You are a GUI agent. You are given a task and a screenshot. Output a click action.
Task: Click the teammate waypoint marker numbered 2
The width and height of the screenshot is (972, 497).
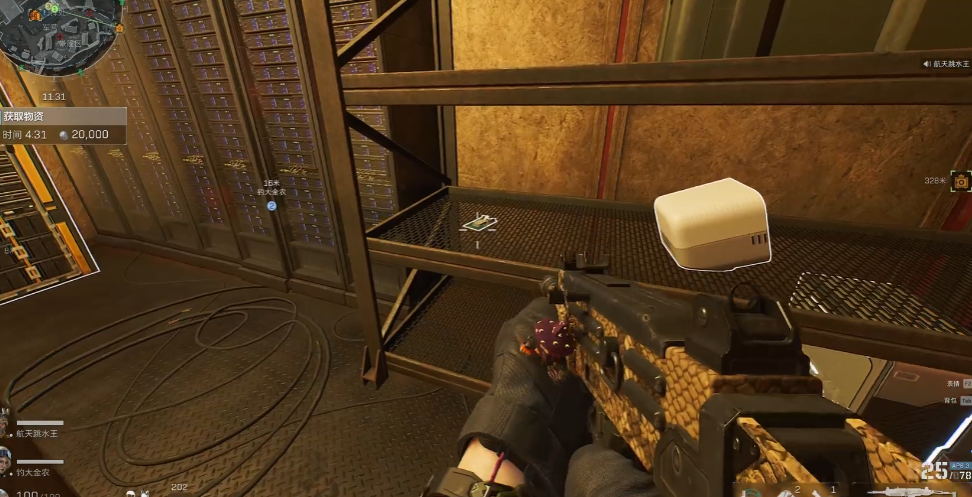[x=271, y=205]
